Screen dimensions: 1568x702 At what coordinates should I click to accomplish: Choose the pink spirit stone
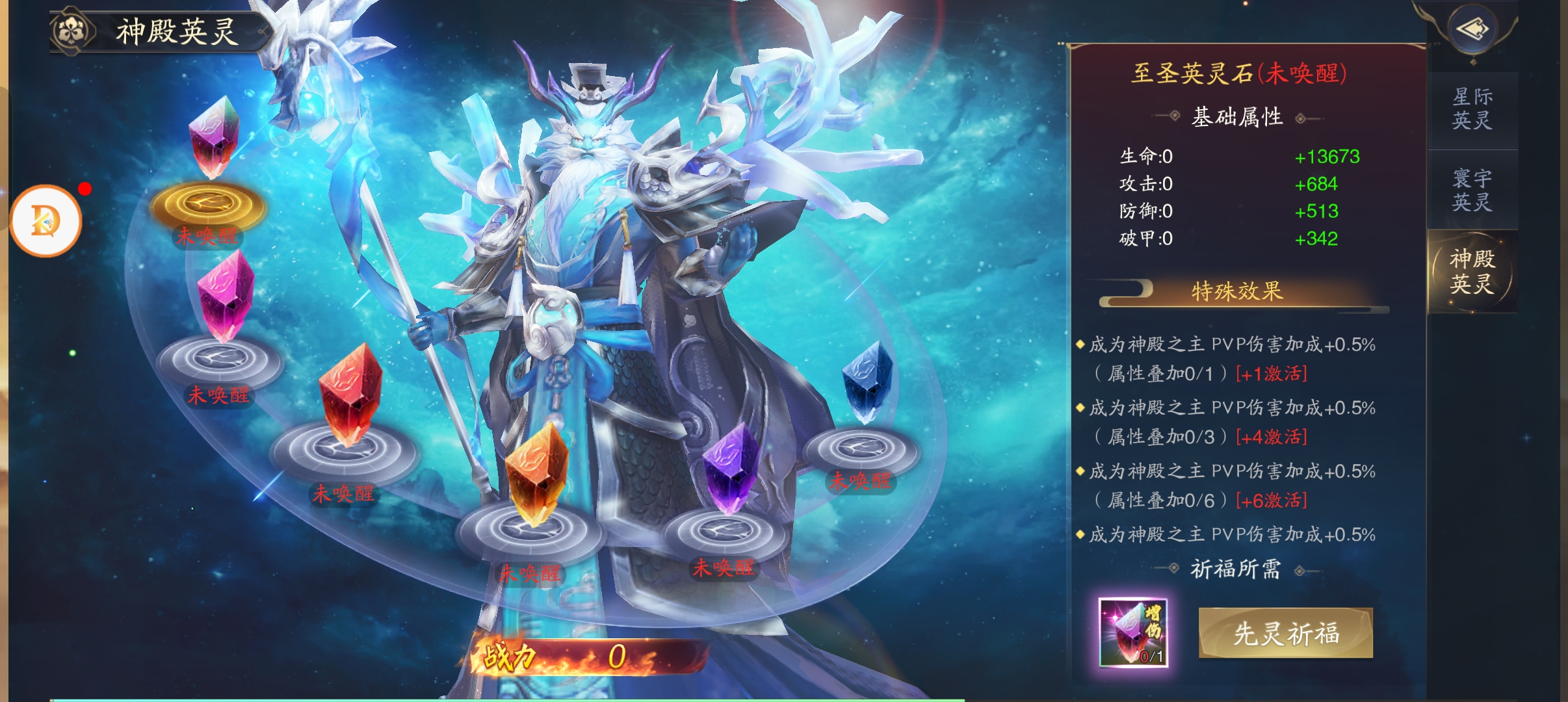(225, 297)
